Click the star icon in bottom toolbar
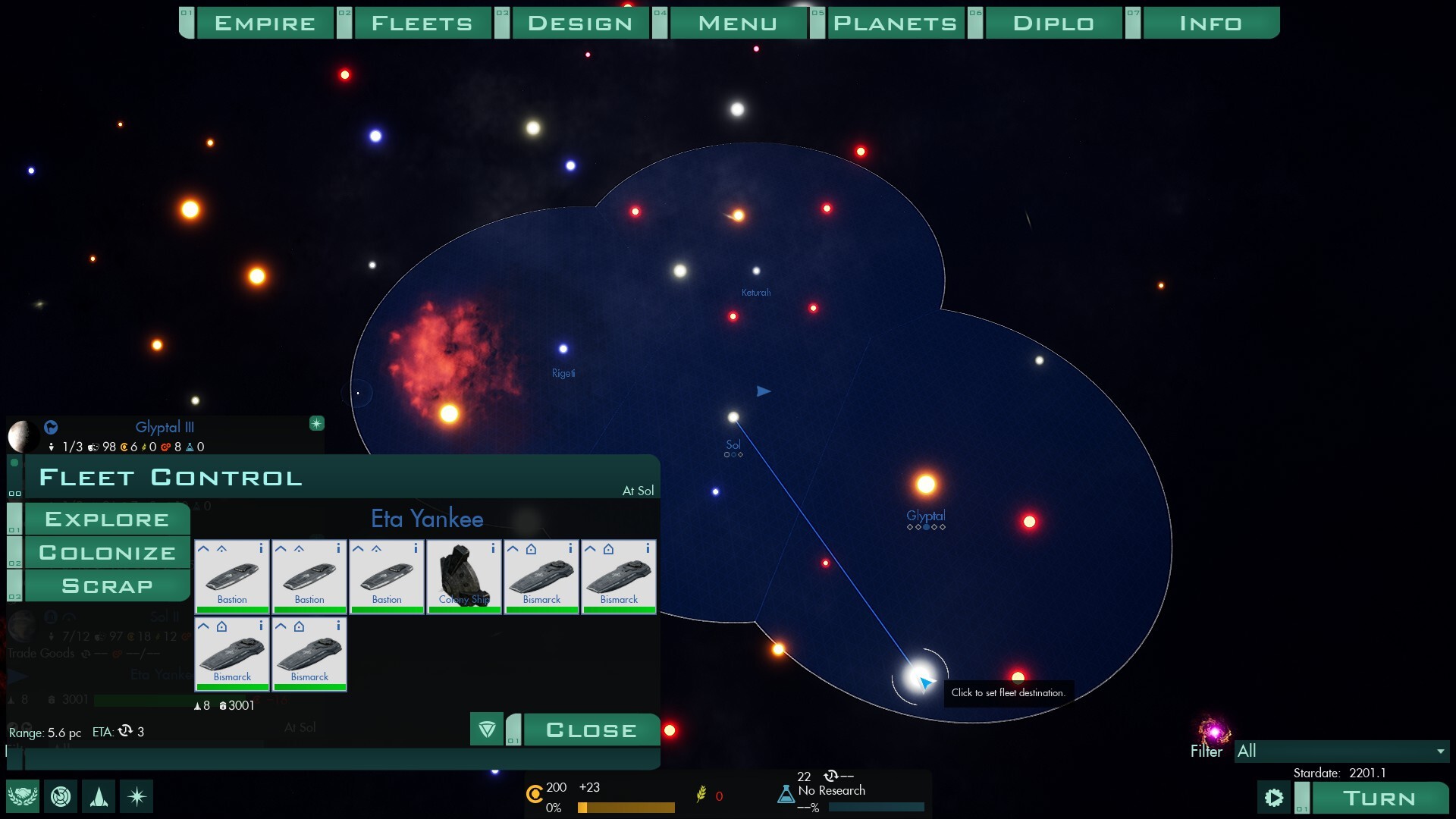This screenshot has width=1456, height=819. 136,796
